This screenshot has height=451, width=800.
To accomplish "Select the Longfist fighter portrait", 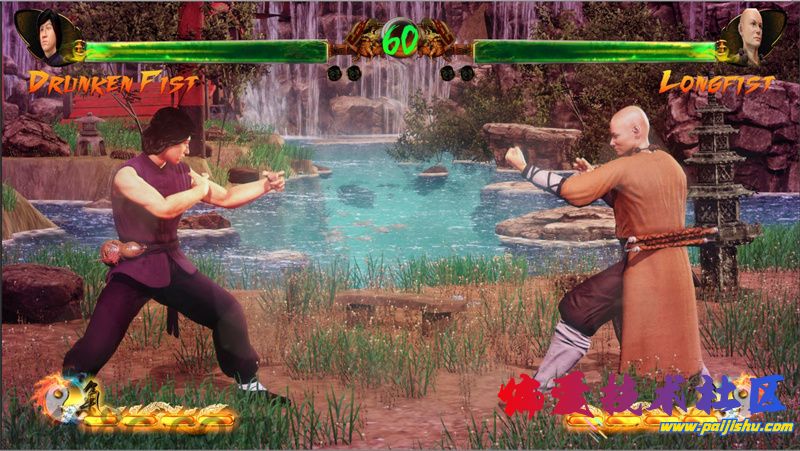I will pyautogui.click(x=753, y=37).
